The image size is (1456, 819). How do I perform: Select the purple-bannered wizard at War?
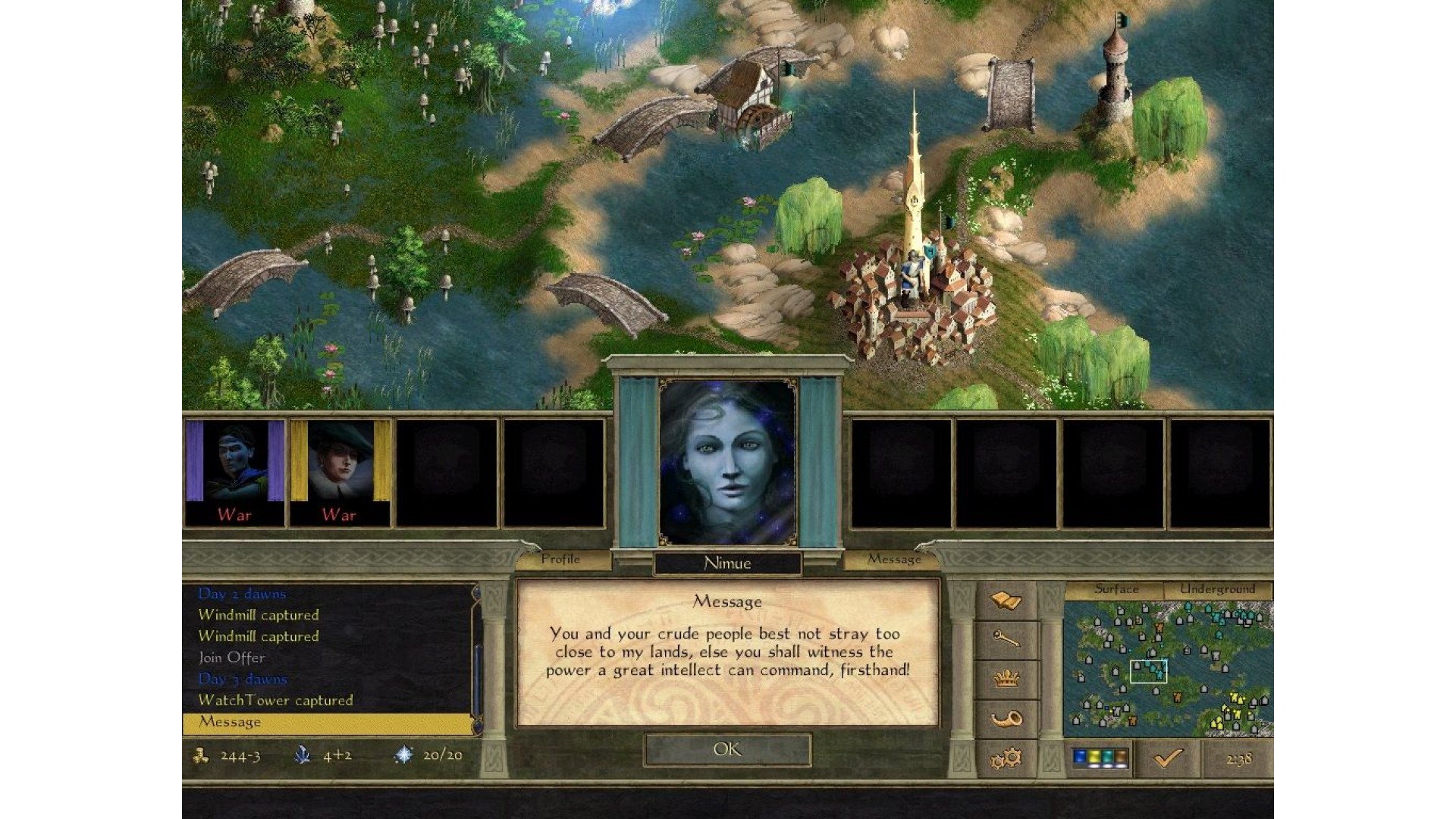234,472
